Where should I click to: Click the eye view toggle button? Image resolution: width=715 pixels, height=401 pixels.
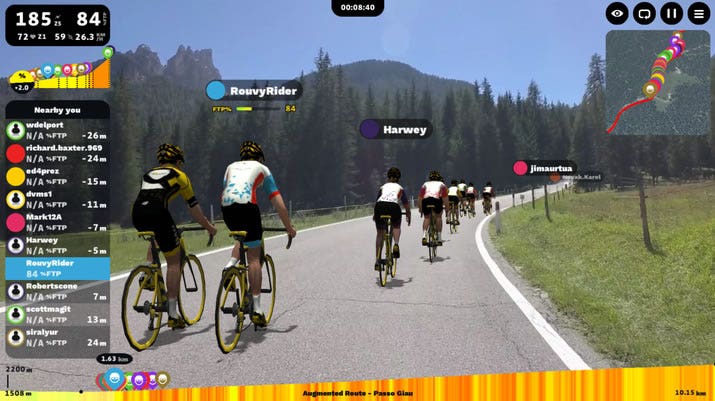pyautogui.click(x=617, y=14)
